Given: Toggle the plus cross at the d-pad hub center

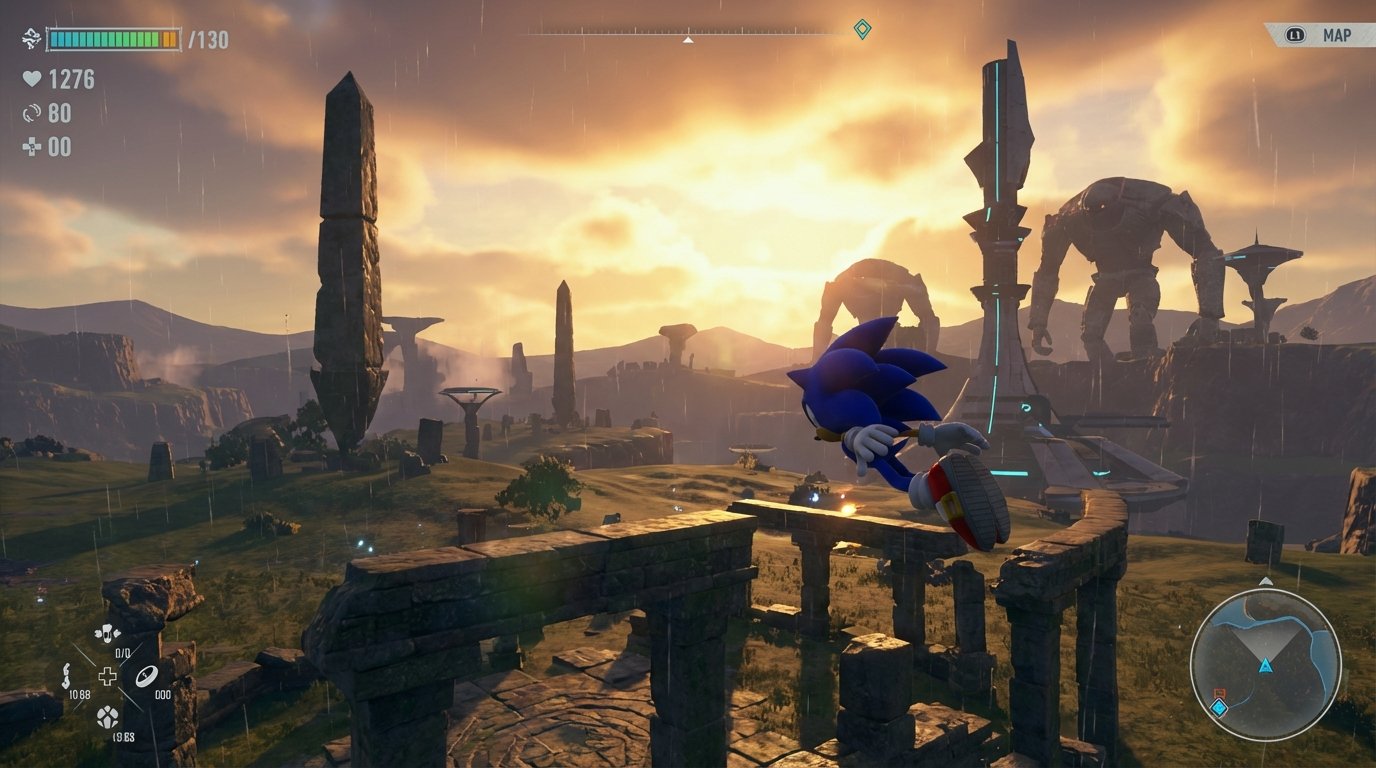Looking at the screenshot, I should pyautogui.click(x=107, y=675).
